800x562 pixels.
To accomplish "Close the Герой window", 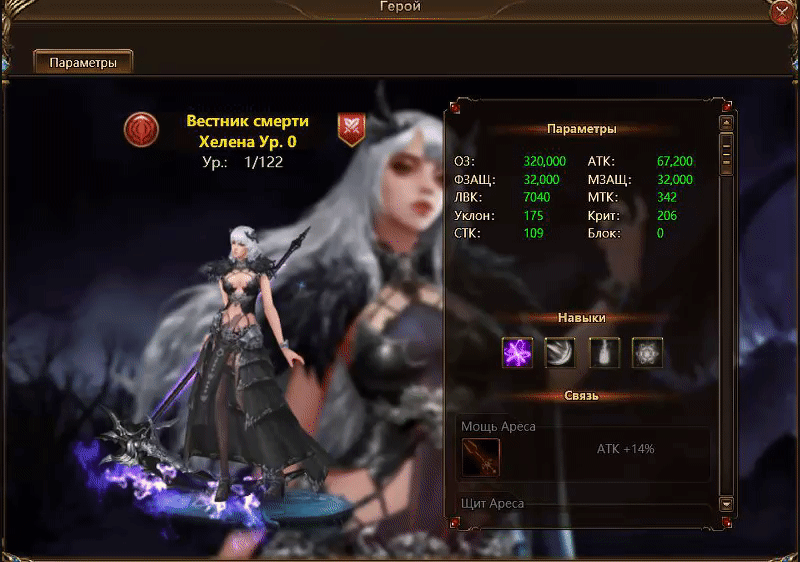I will coord(782,12).
